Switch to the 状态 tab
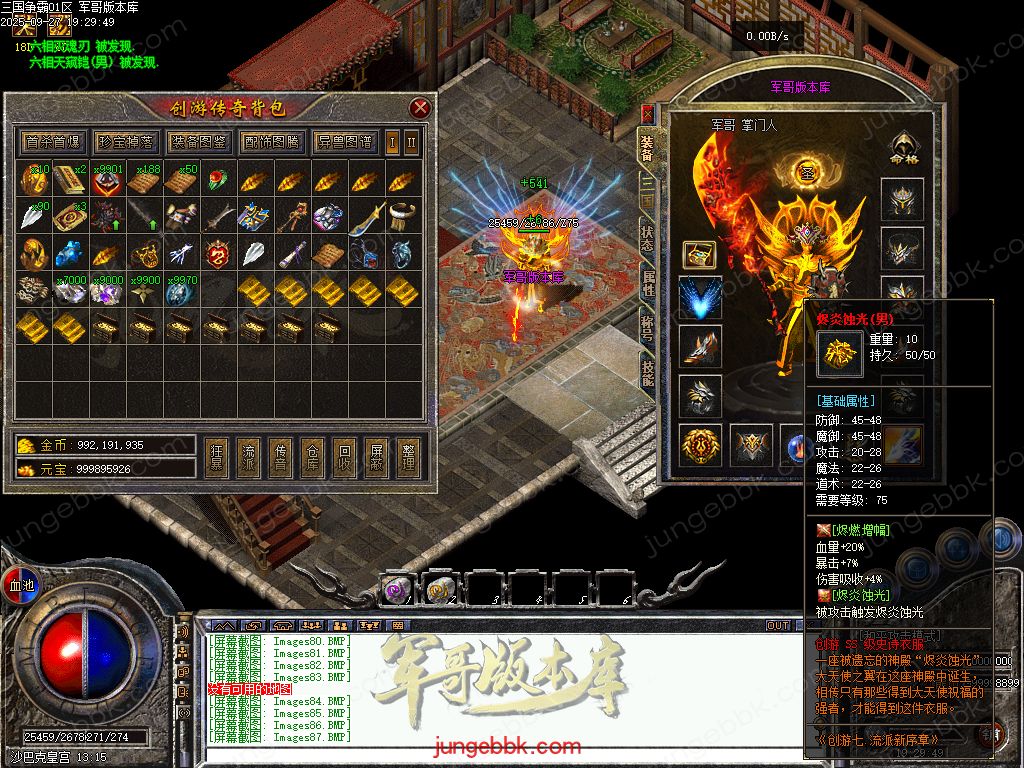 point(648,237)
